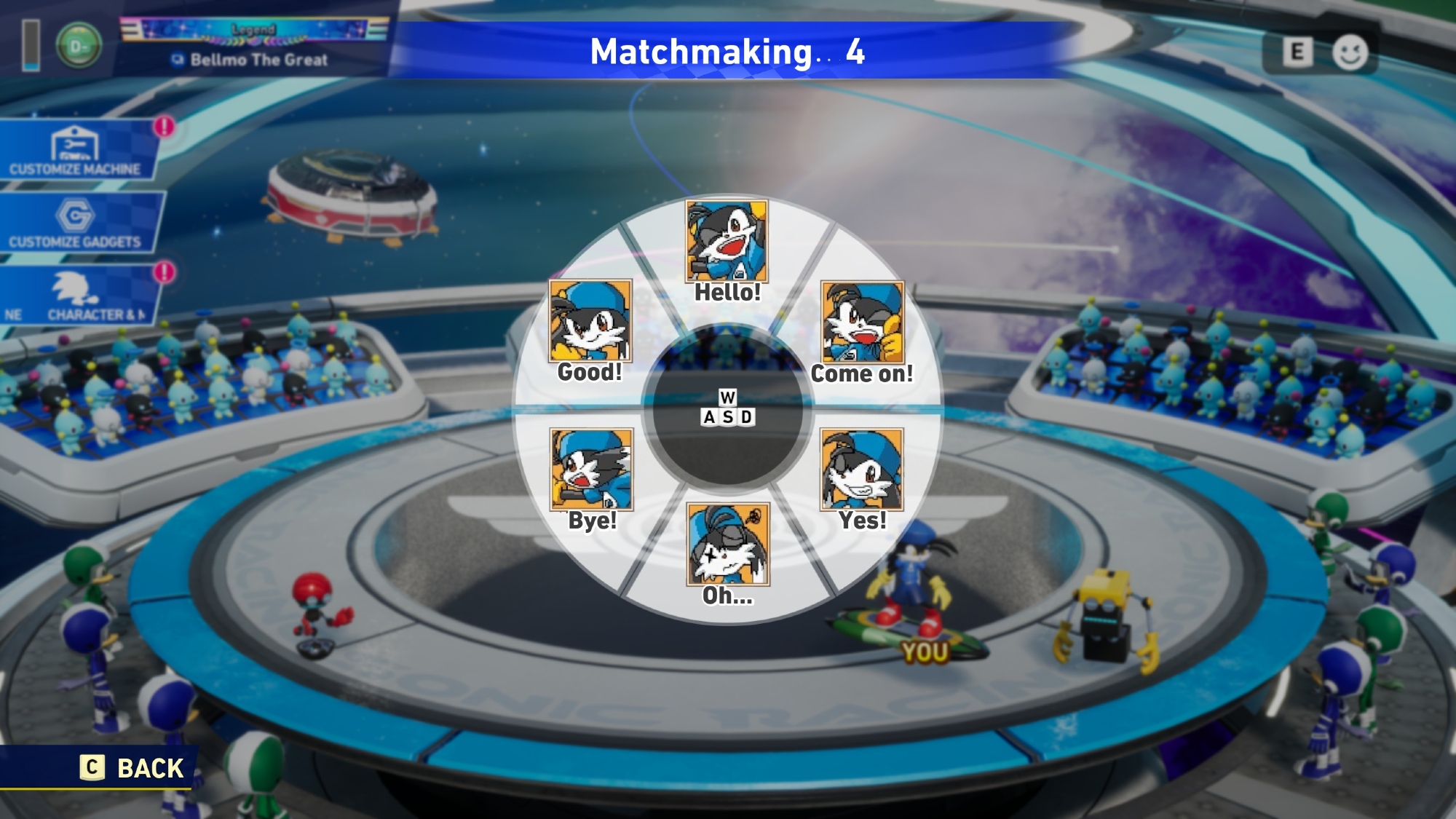Open Customize Machine menu
Viewport: 1456px width, 819px height.
[76, 151]
